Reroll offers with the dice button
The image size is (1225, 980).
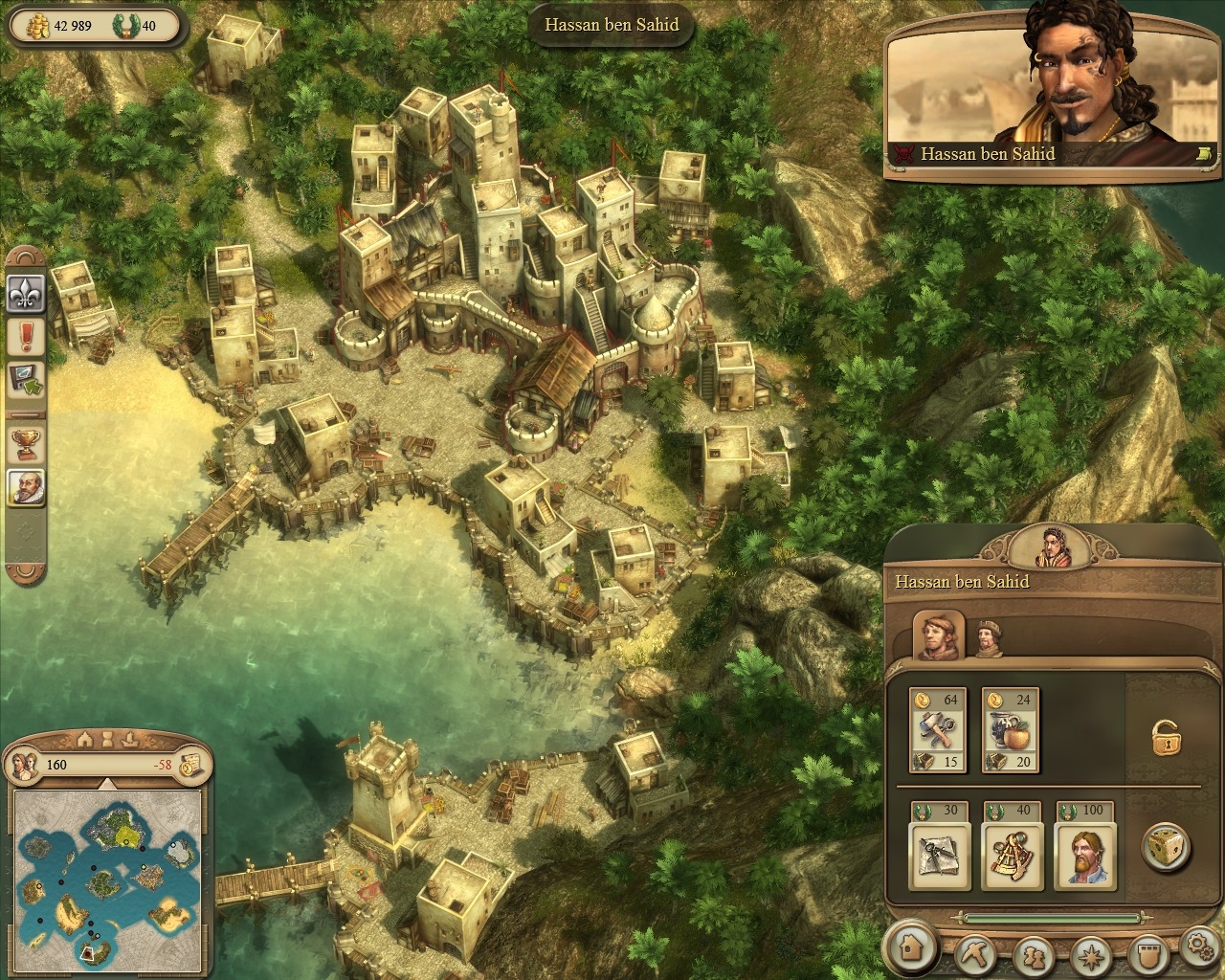point(1168,847)
